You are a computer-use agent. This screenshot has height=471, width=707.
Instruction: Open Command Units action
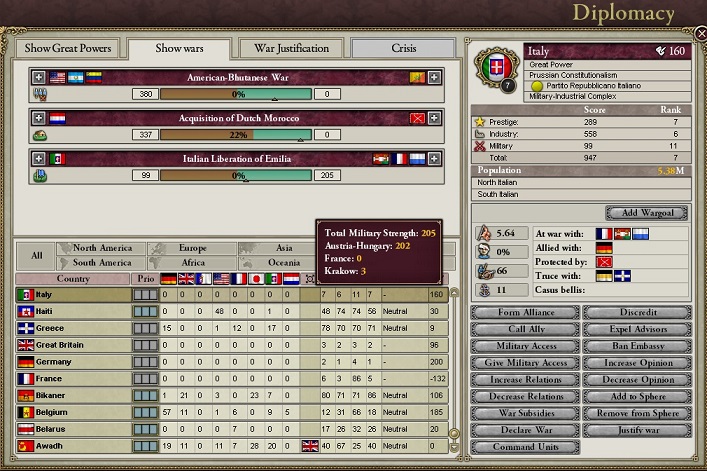tap(525, 448)
